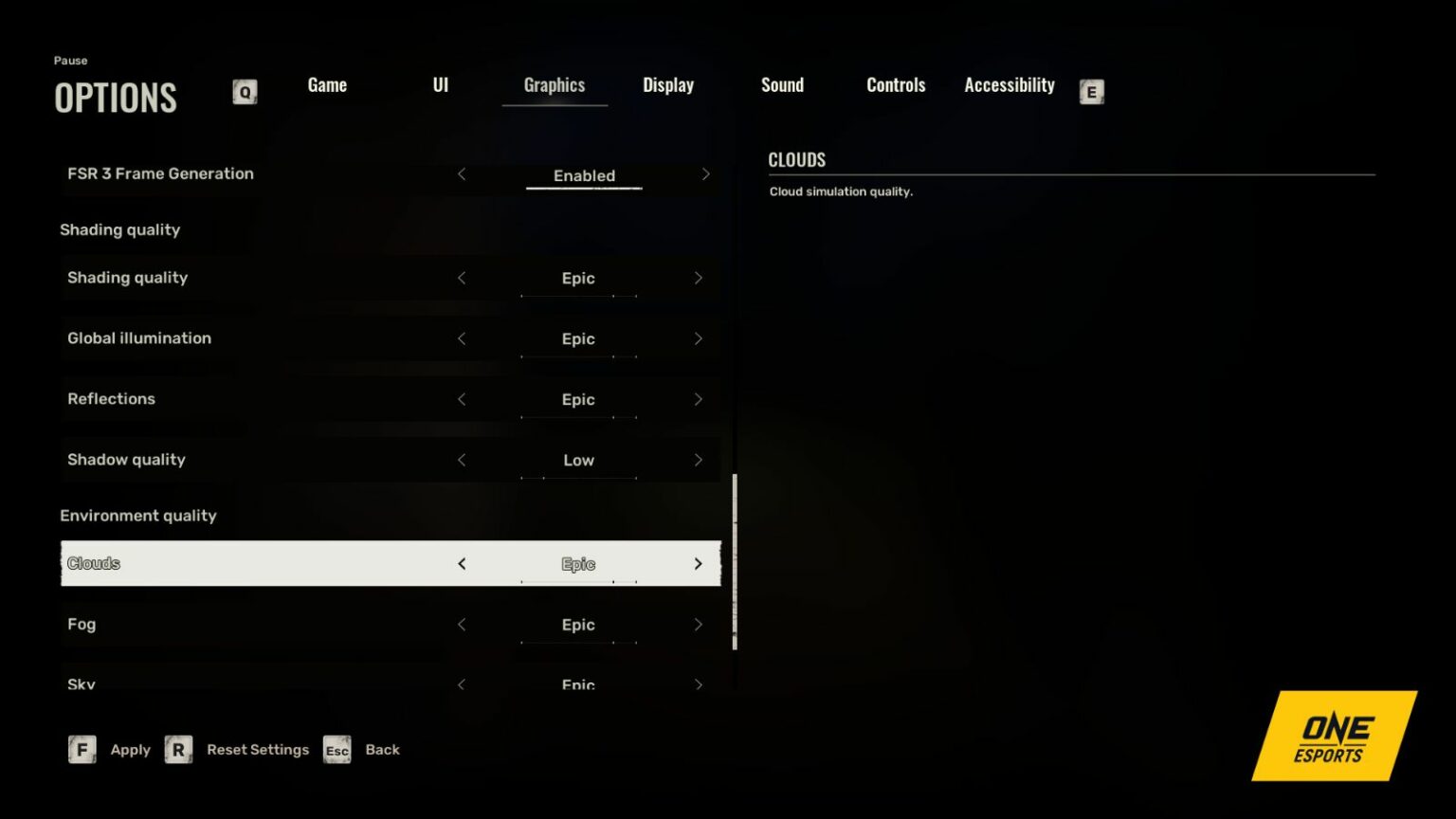Viewport: 1456px width, 819px height.
Task: Click the F key icon next to Apply
Action: (82, 749)
